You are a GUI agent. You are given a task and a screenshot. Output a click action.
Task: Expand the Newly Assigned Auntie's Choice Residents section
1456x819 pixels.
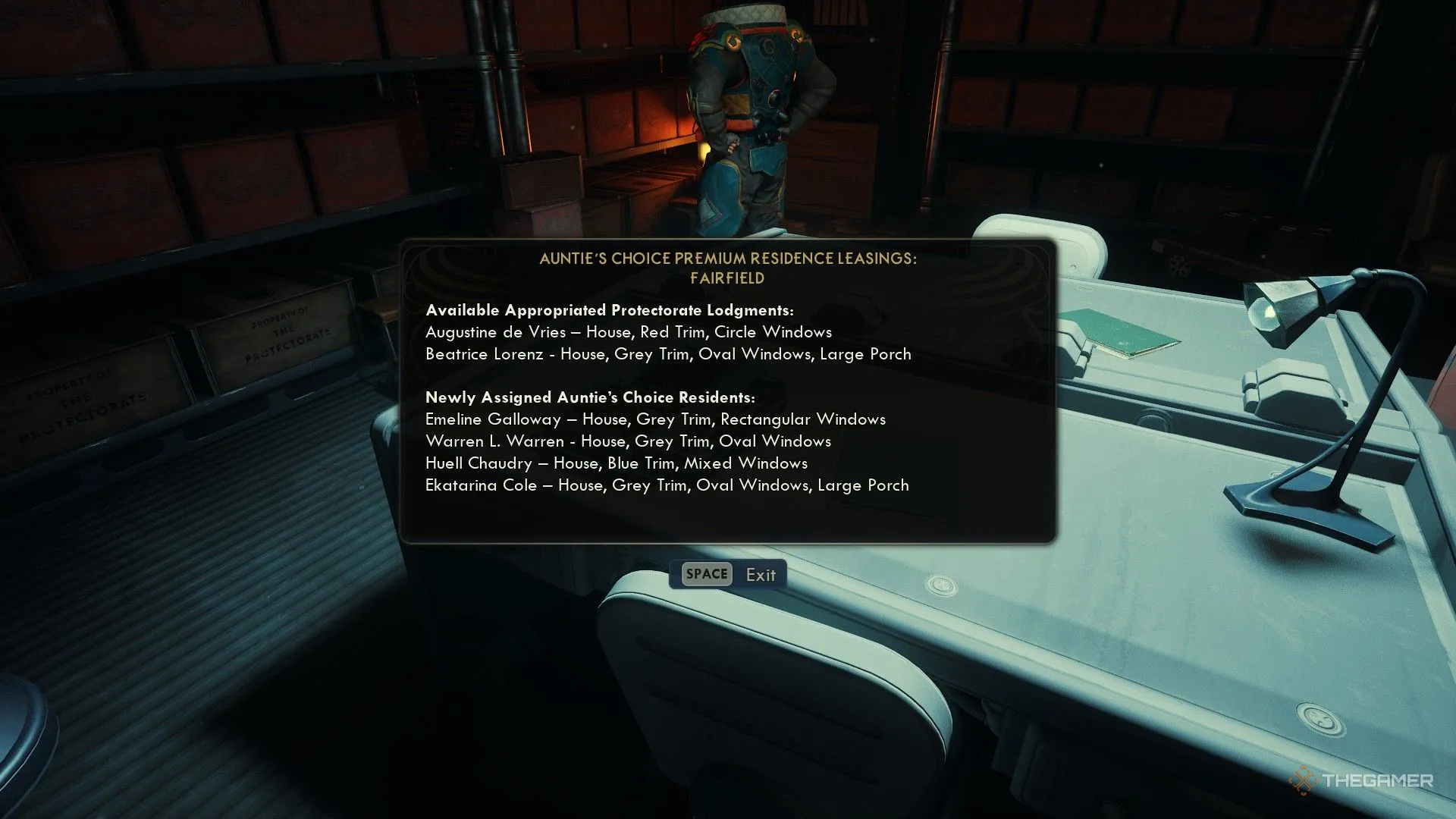[590, 397]
